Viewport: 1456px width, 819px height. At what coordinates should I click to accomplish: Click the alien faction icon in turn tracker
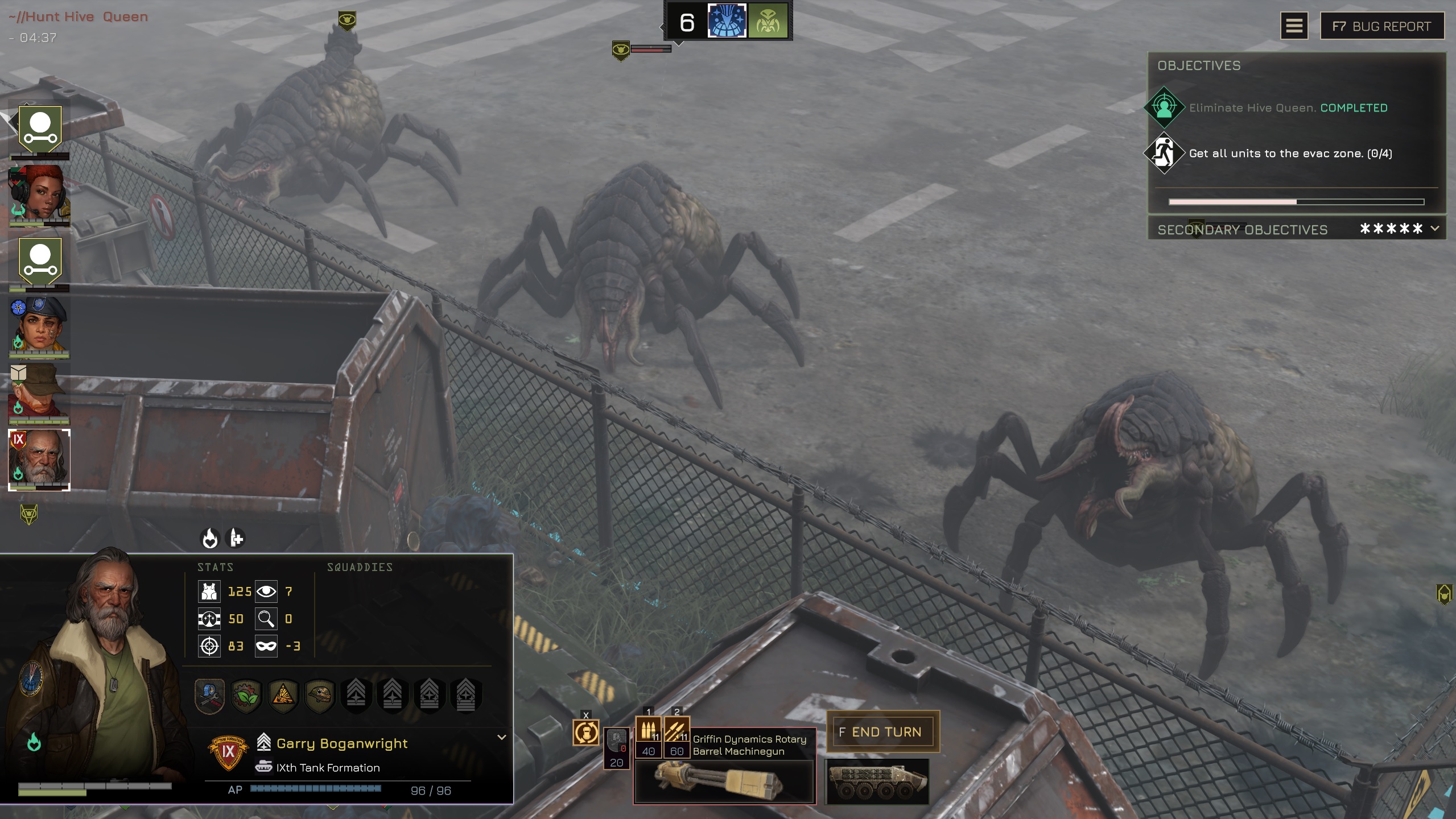click(x=768, y=22)
